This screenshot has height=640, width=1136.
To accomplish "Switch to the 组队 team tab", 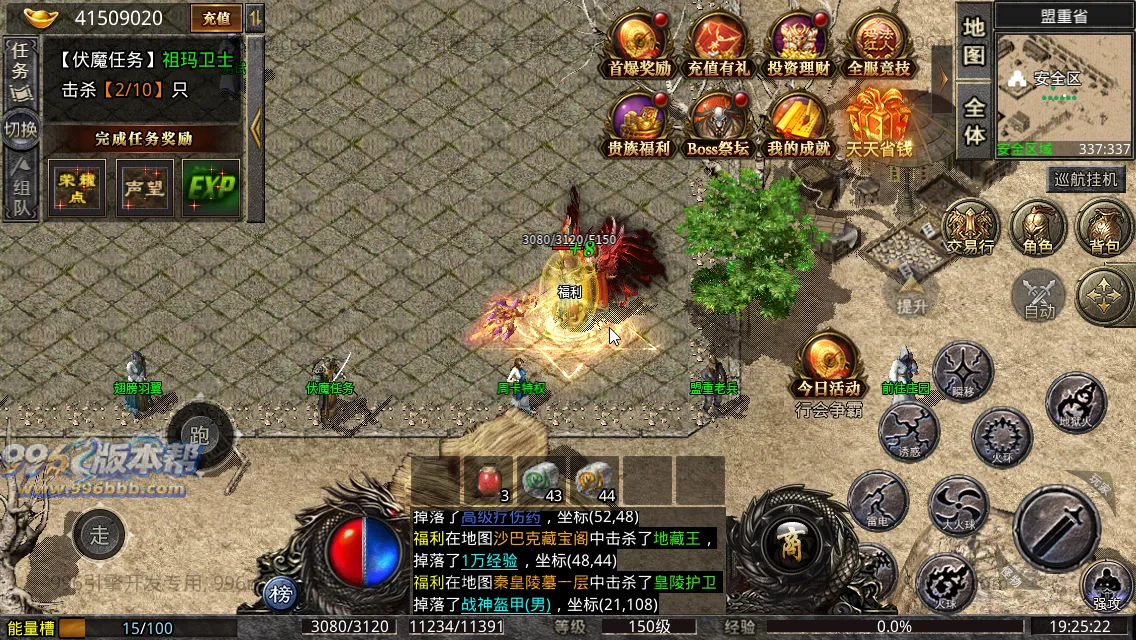I will [x=19, y=190].
